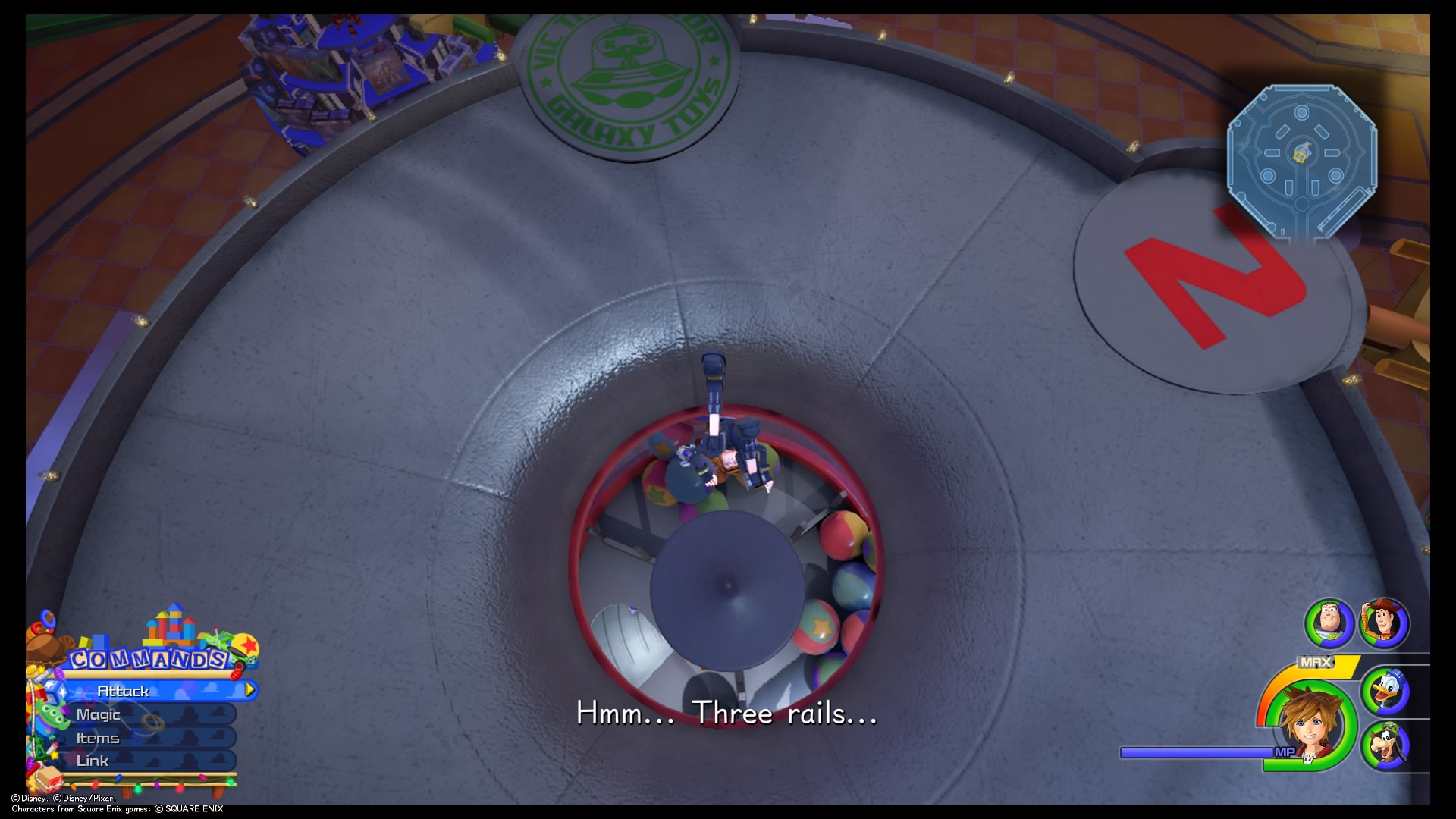
Task: Open the Magic command list
Action: (99, 714)
